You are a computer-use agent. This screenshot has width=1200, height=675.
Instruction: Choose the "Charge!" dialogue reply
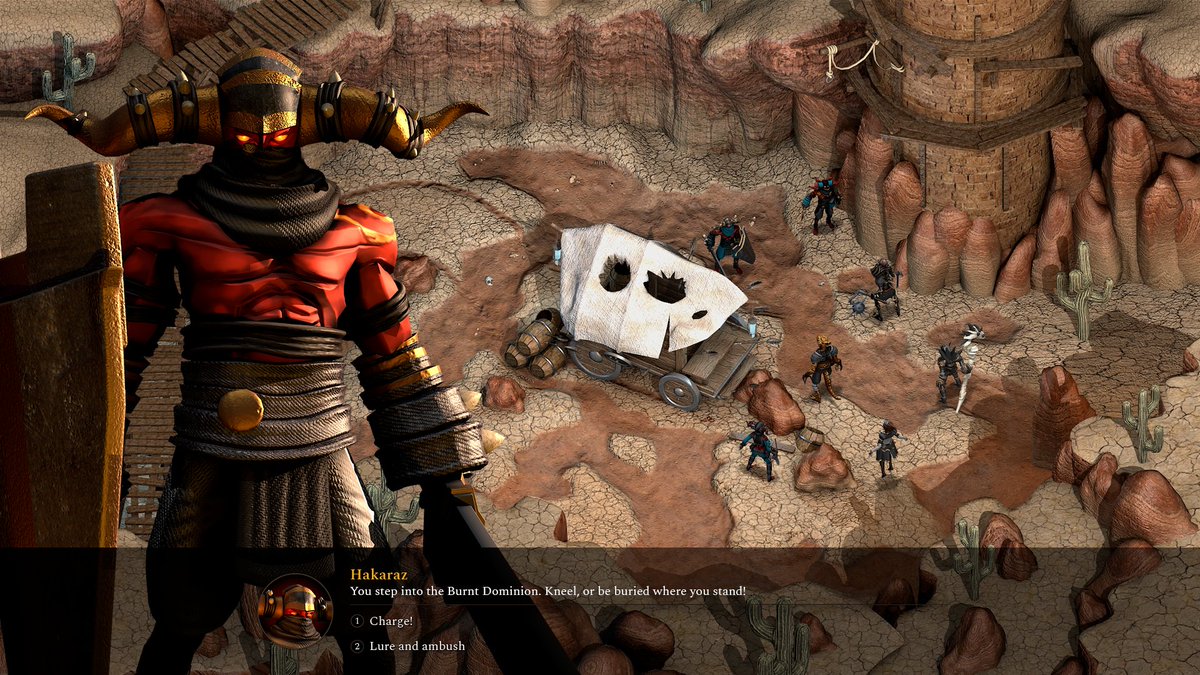[390, 621]
